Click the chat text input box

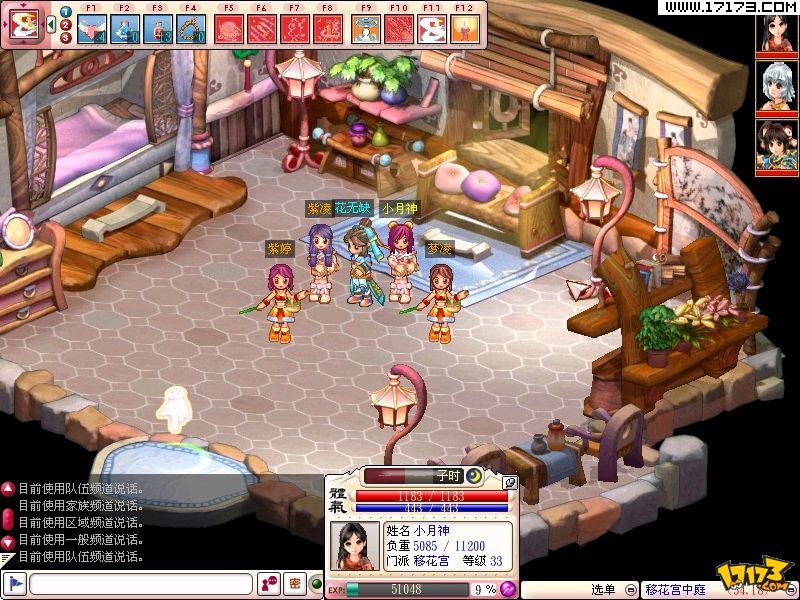140,583
